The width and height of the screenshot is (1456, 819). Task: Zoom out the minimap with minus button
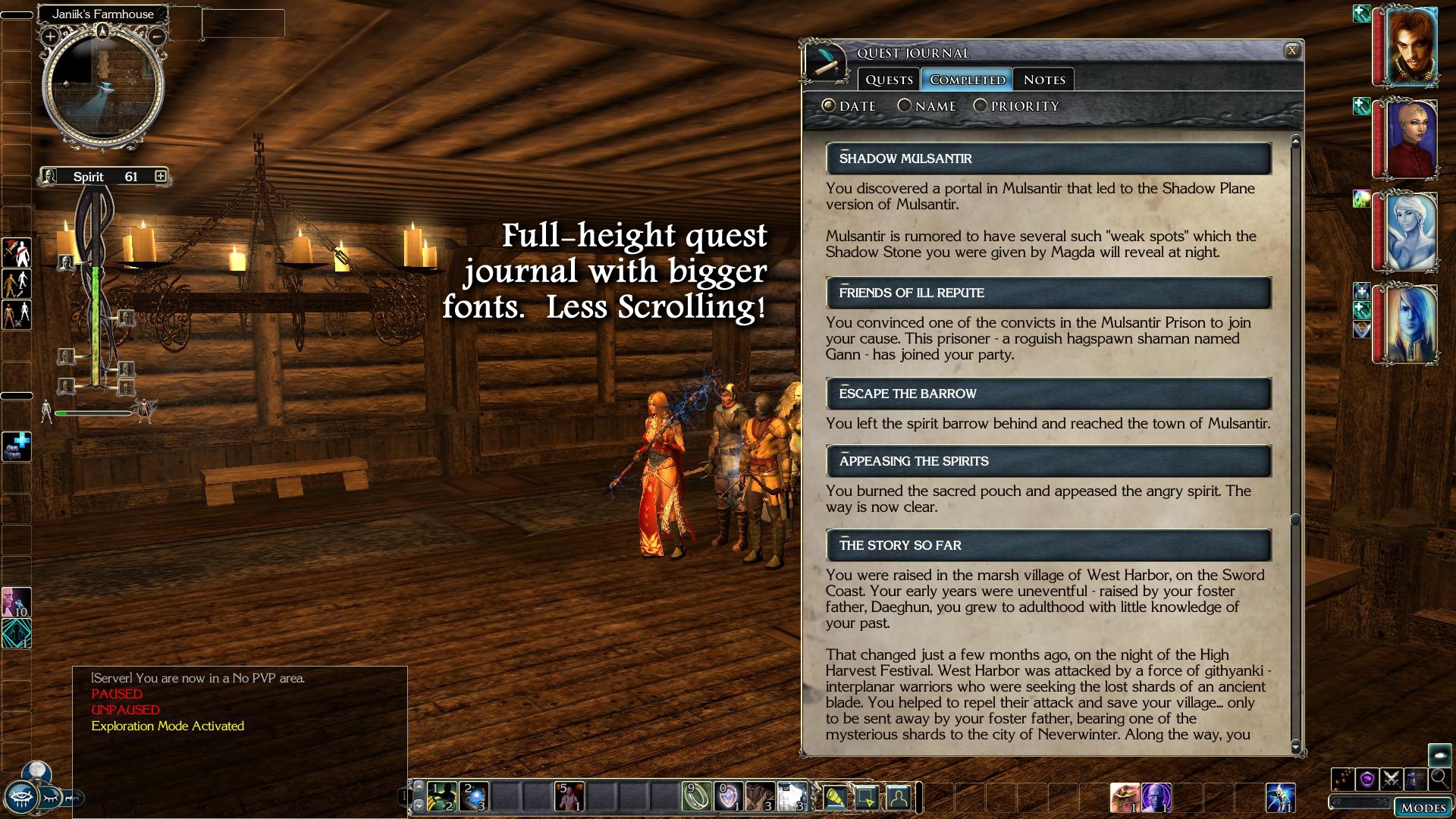[156, 36]
